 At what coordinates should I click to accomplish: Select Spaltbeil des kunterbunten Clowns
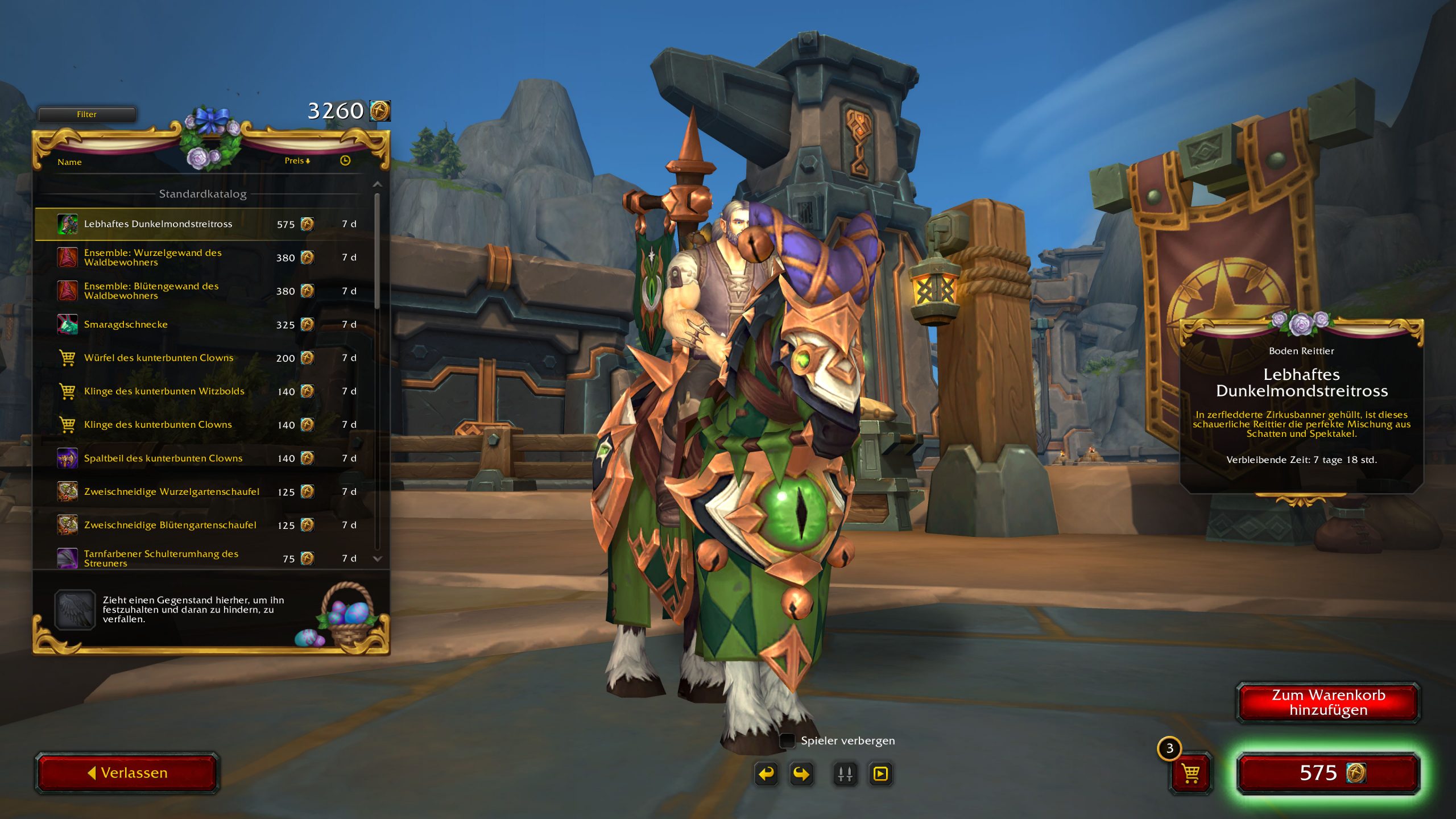coord(163,458)
